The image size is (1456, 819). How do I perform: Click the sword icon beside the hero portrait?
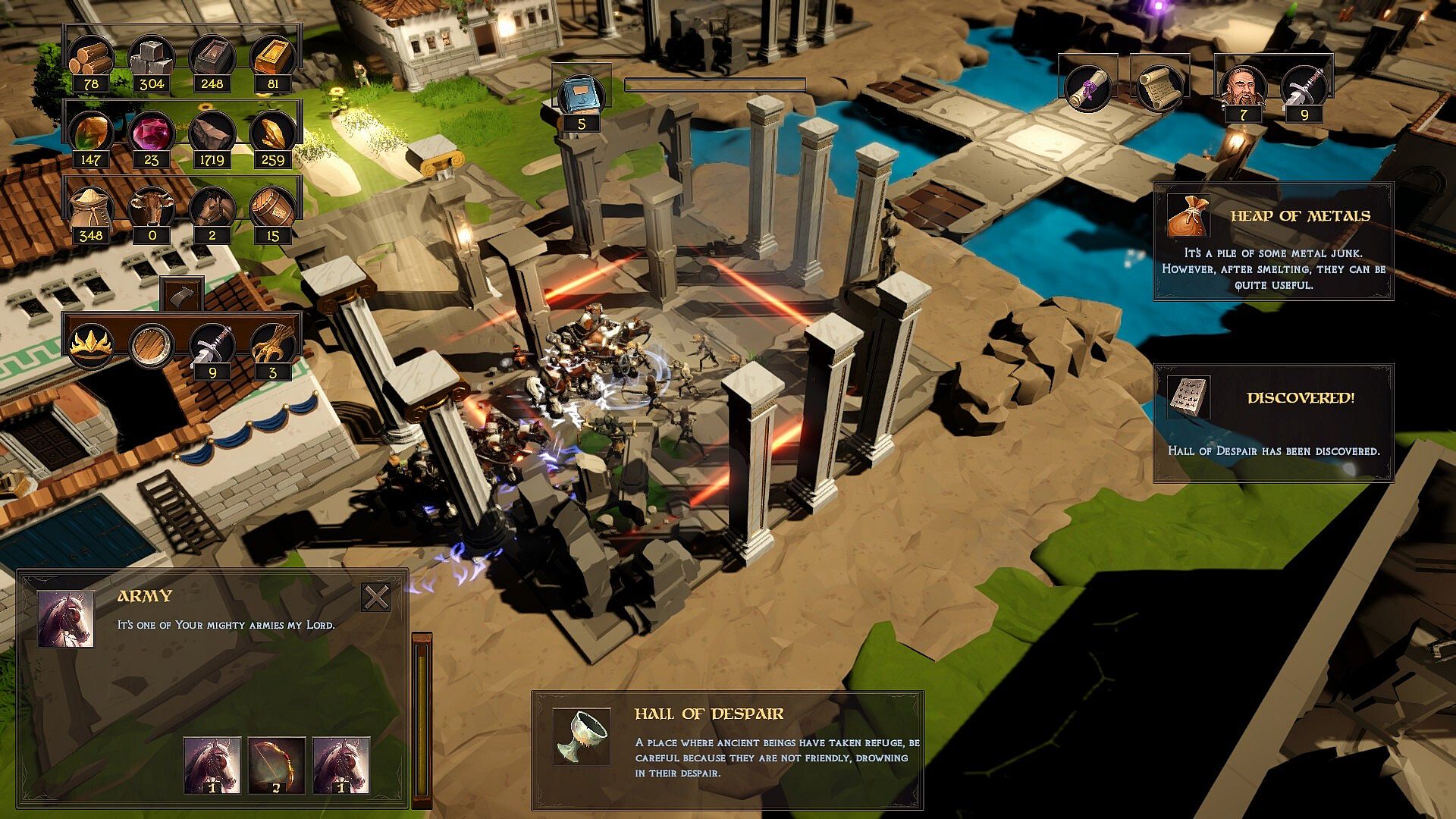[x=1304, y=85]
